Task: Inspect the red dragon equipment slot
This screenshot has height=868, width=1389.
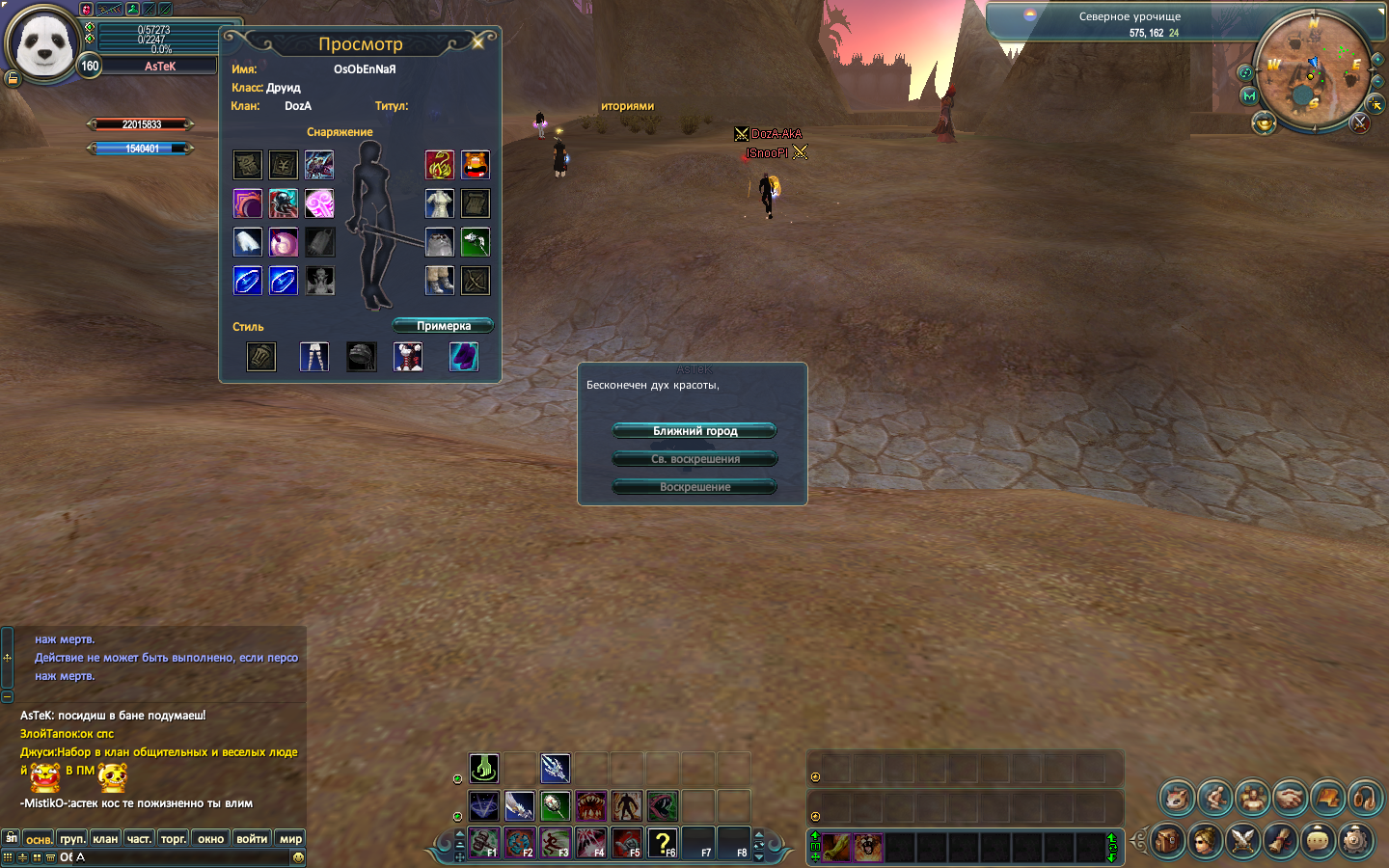Action: (439, 165)
